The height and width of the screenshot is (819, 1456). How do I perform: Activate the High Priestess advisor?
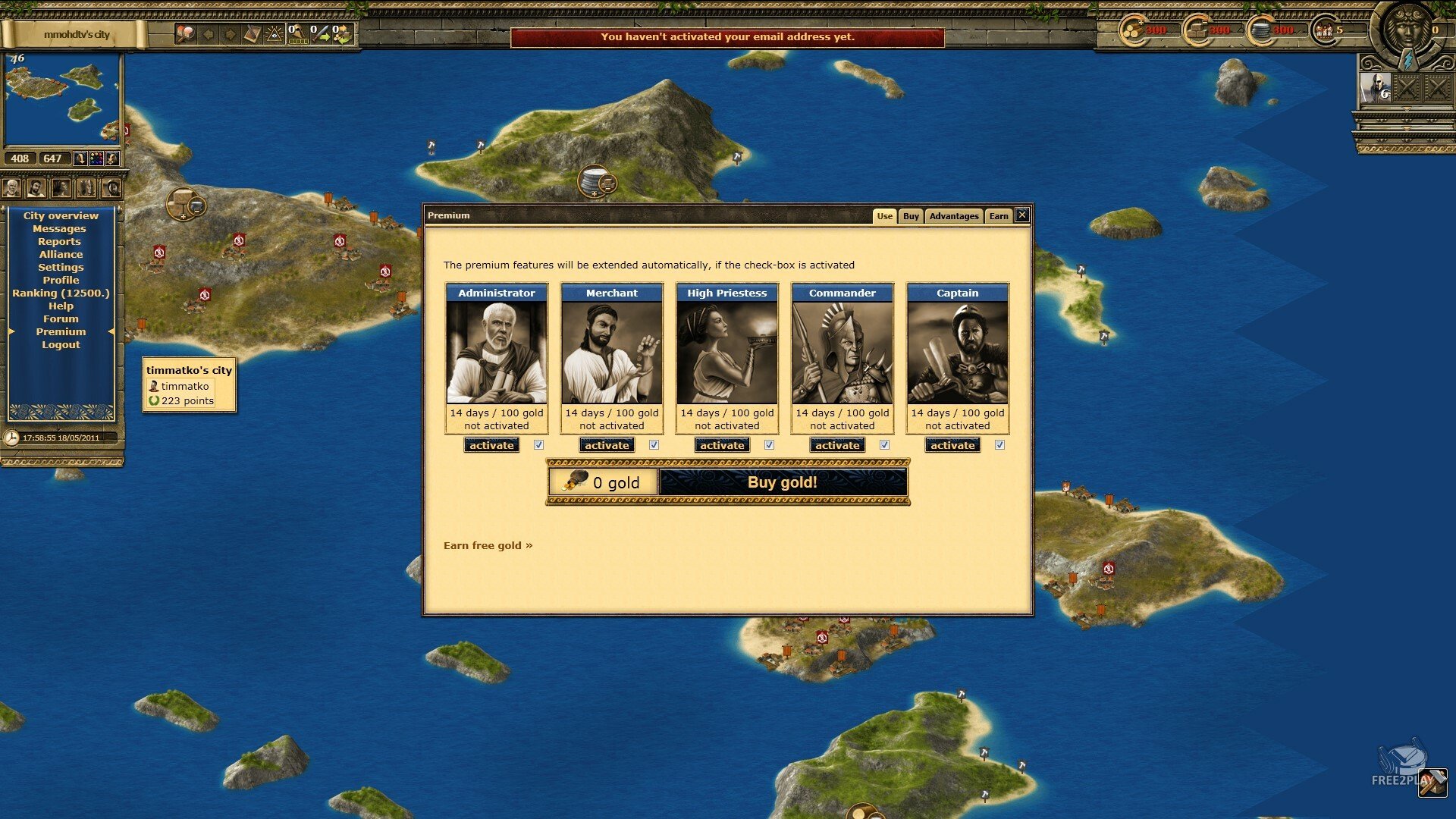click(x=722, y=445)
